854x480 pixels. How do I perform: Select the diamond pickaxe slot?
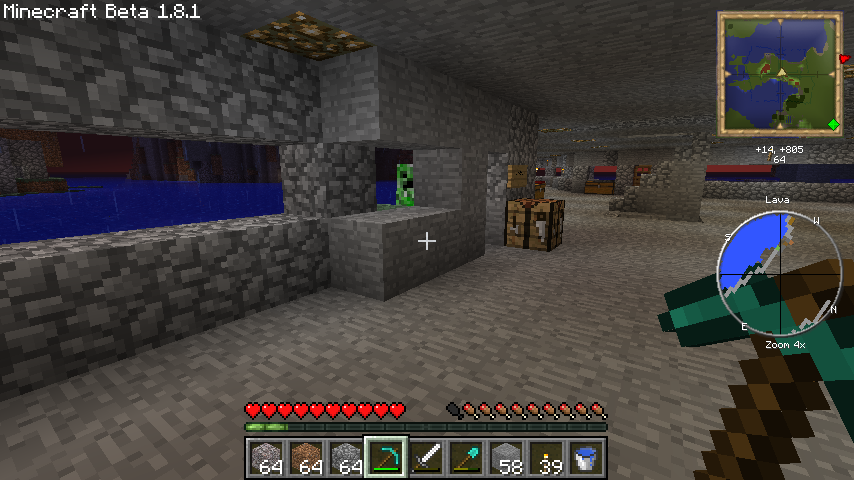386,459
